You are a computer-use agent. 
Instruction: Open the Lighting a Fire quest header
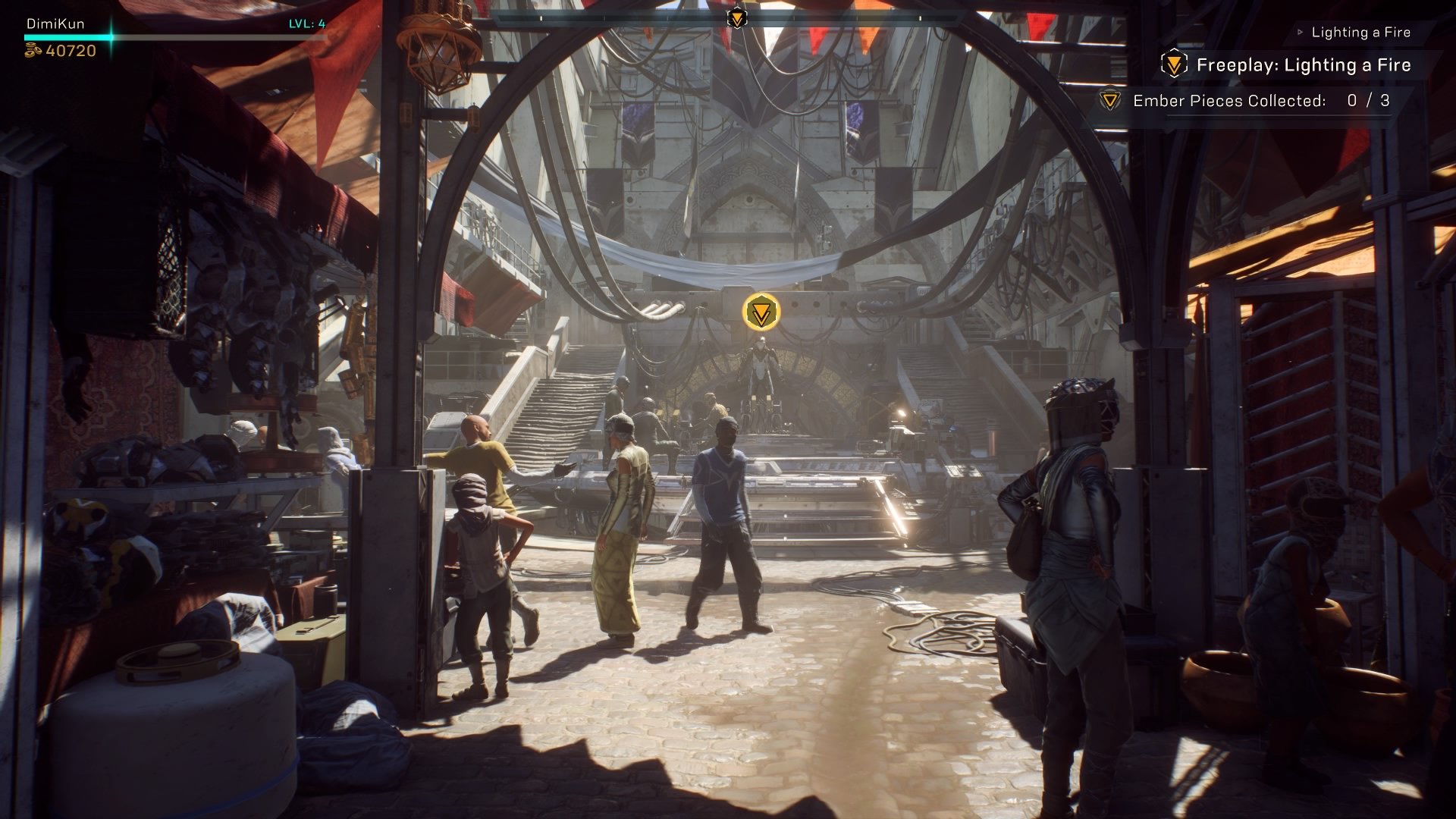[1360, 33]
